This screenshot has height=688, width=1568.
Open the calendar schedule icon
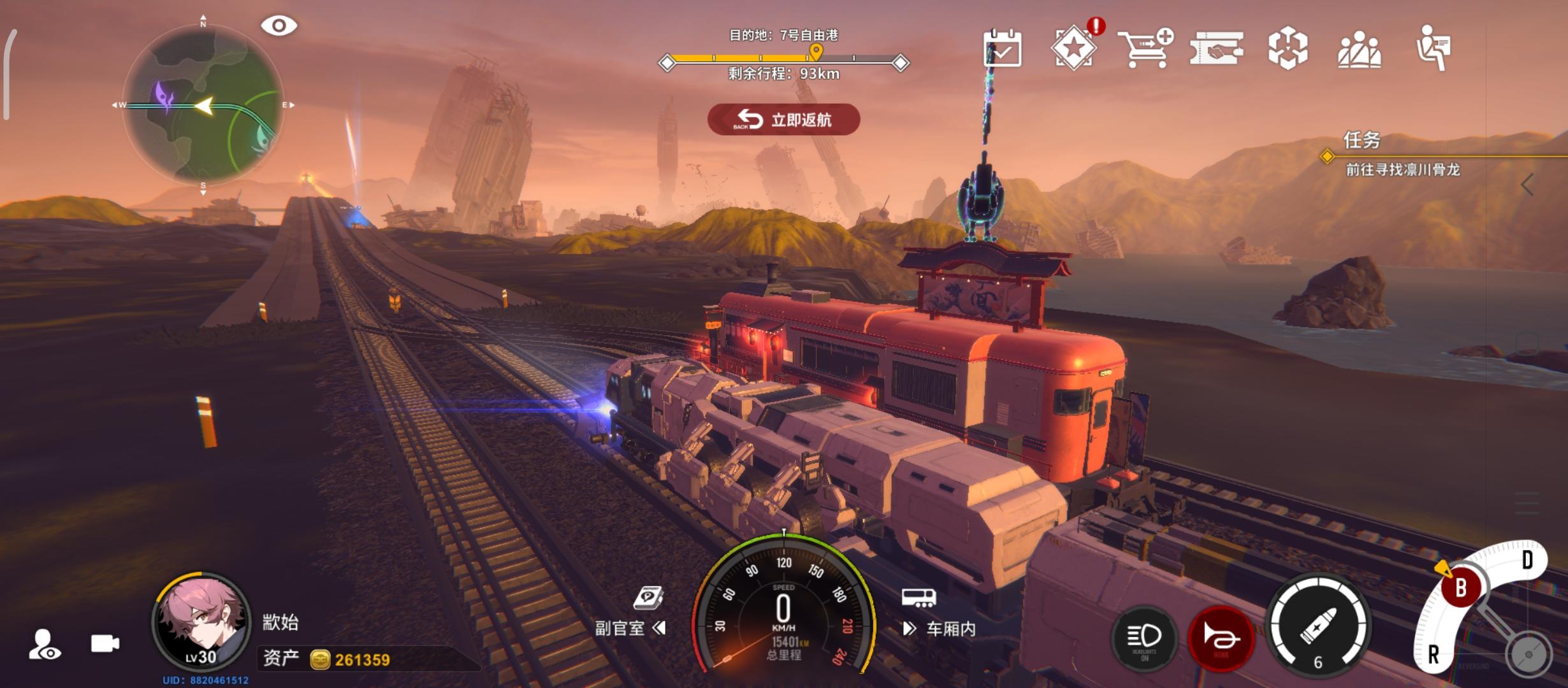[x=1002, y=48]
